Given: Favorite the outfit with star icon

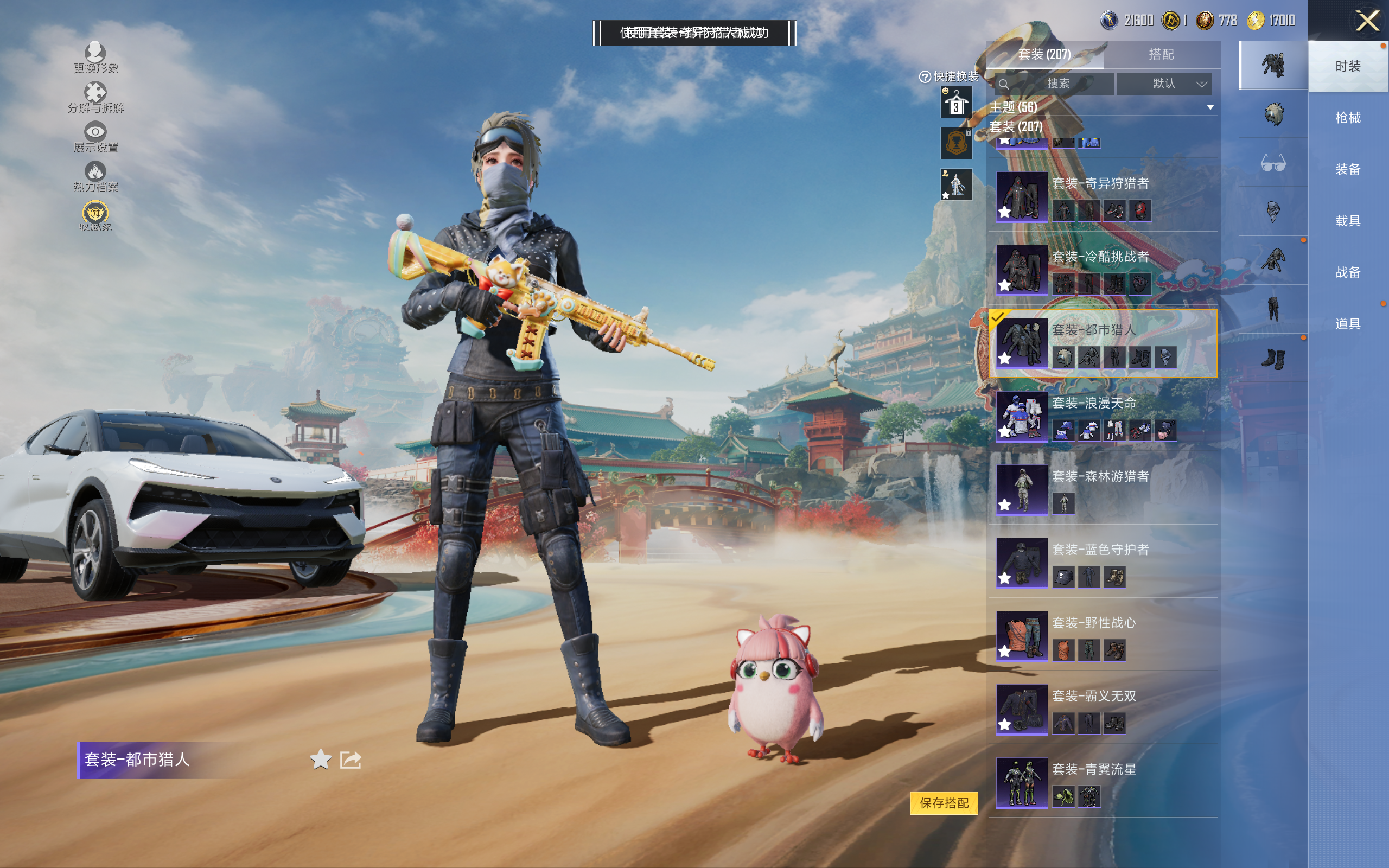Looking at the screenshot, I should tap(320, 759).
